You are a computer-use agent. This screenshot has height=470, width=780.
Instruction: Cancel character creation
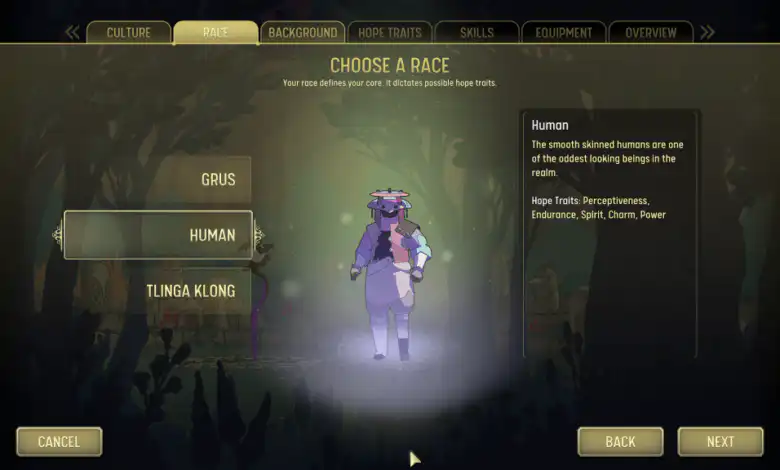coord(59,441)
